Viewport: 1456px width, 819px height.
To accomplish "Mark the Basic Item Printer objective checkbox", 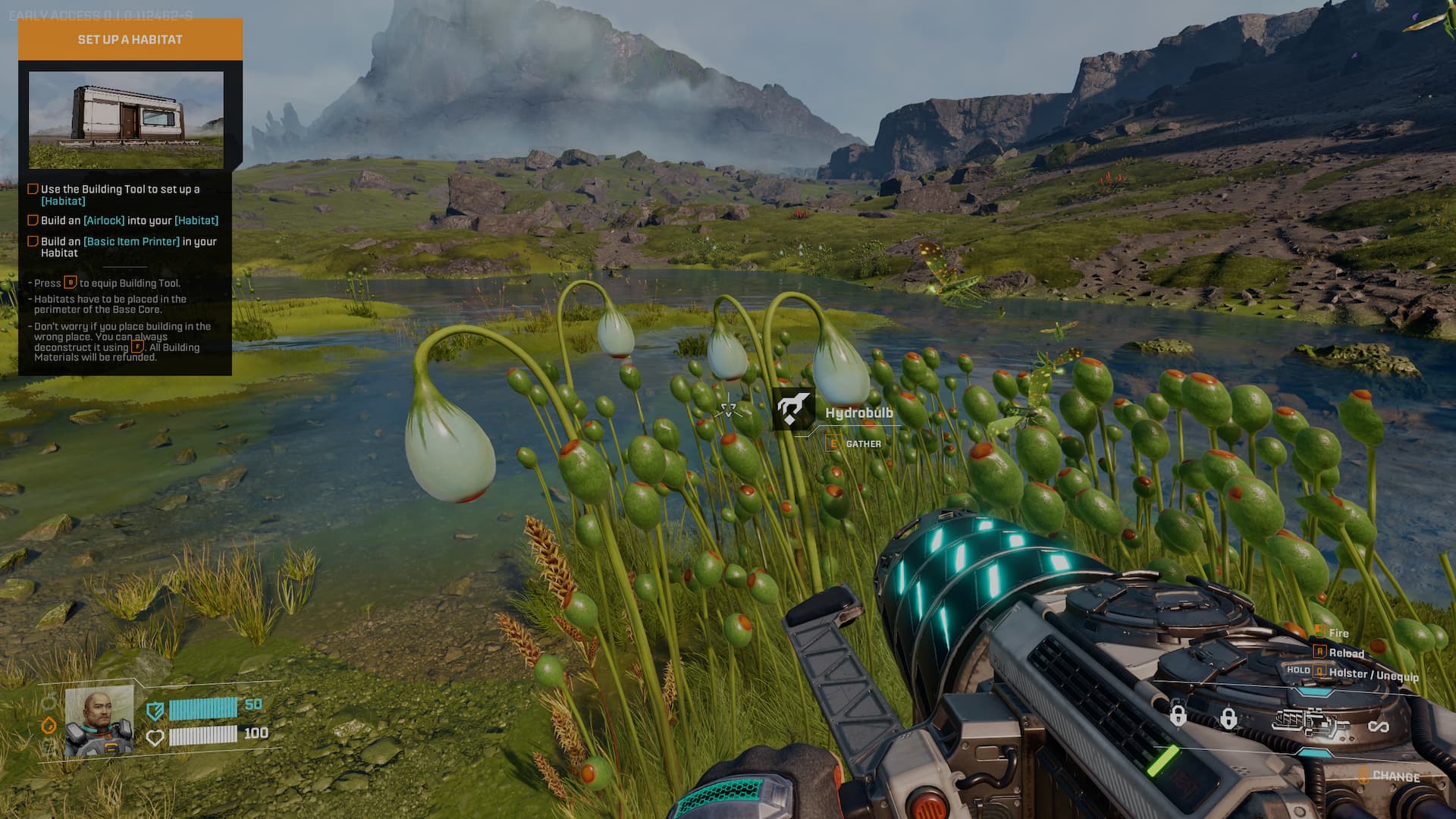I will (33, 241).
